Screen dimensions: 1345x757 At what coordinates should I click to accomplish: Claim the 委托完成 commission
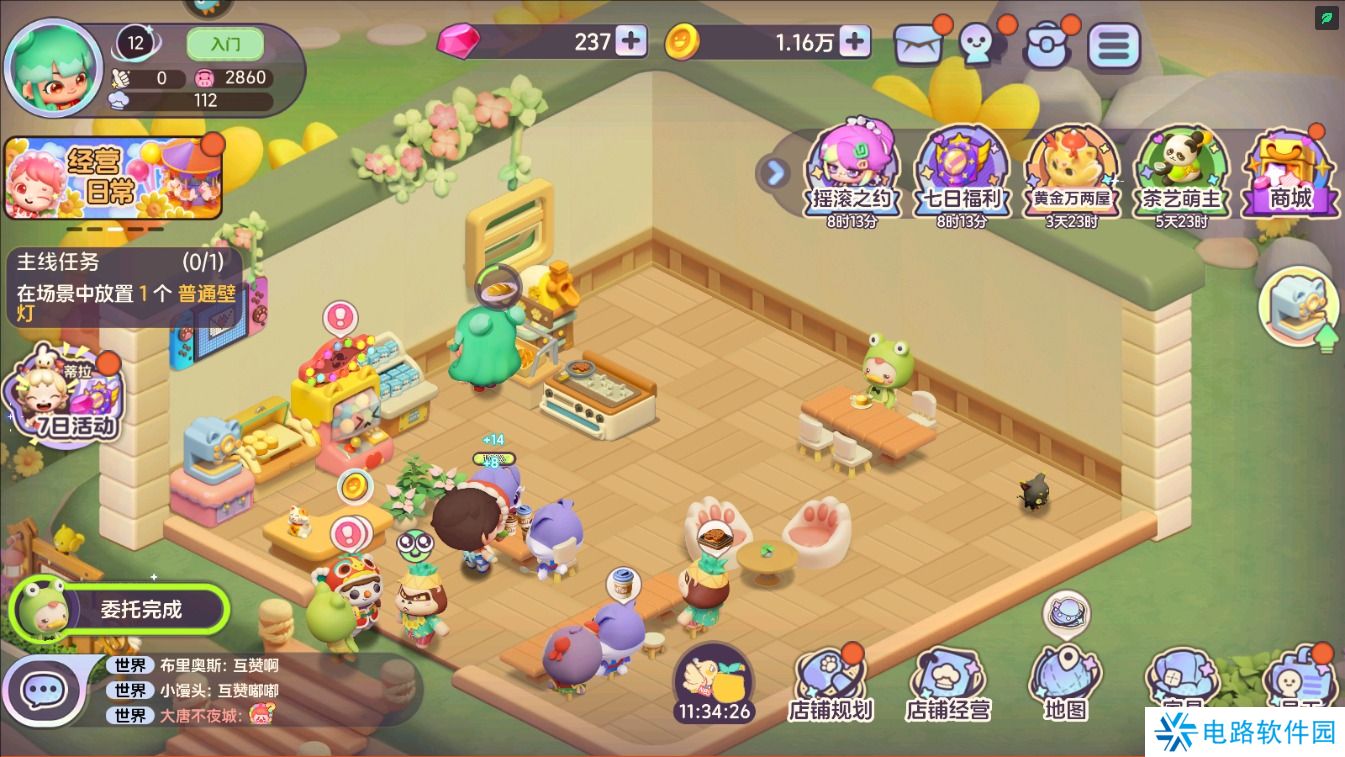coord(120,609)
